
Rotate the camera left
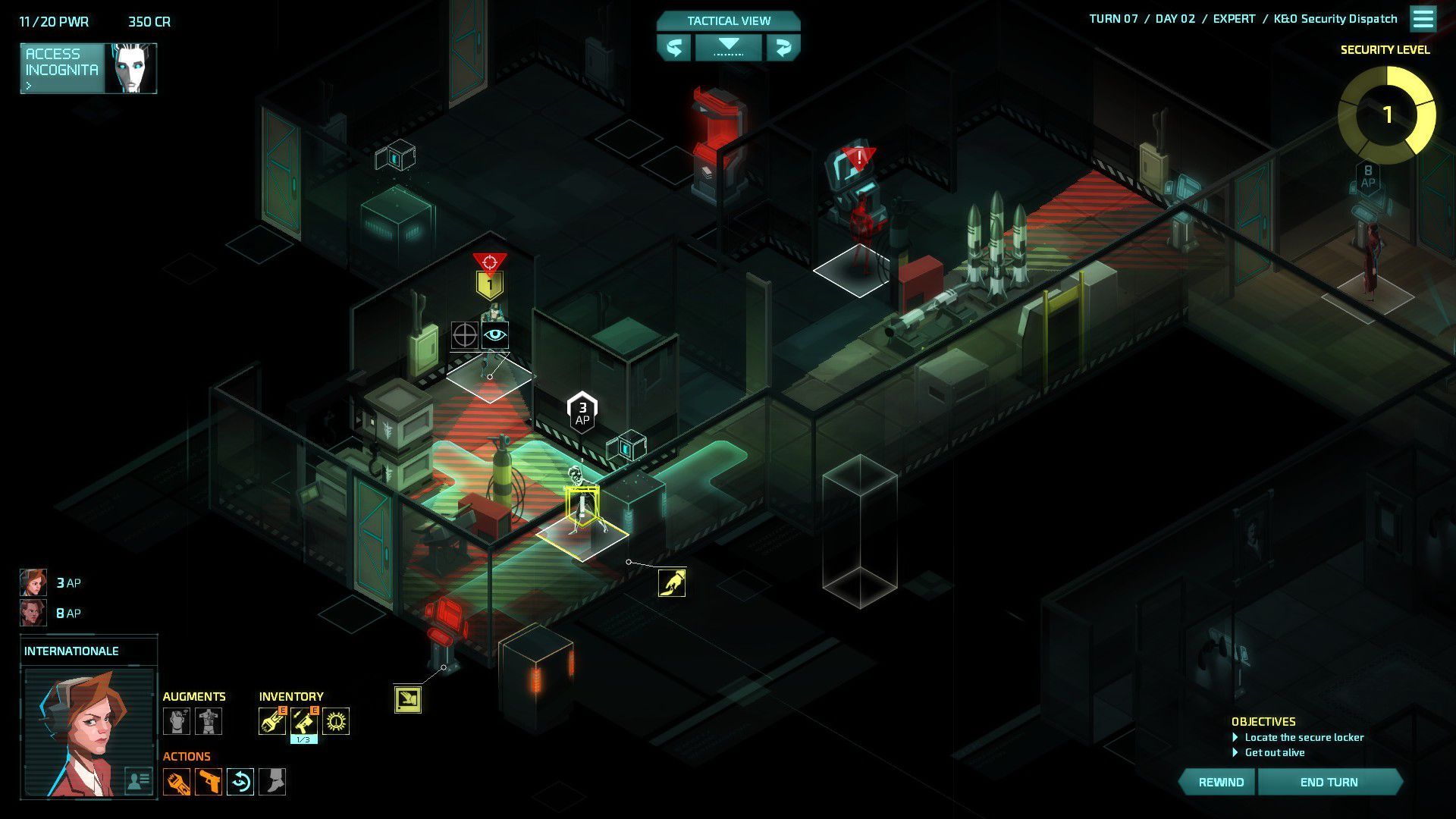673,48
